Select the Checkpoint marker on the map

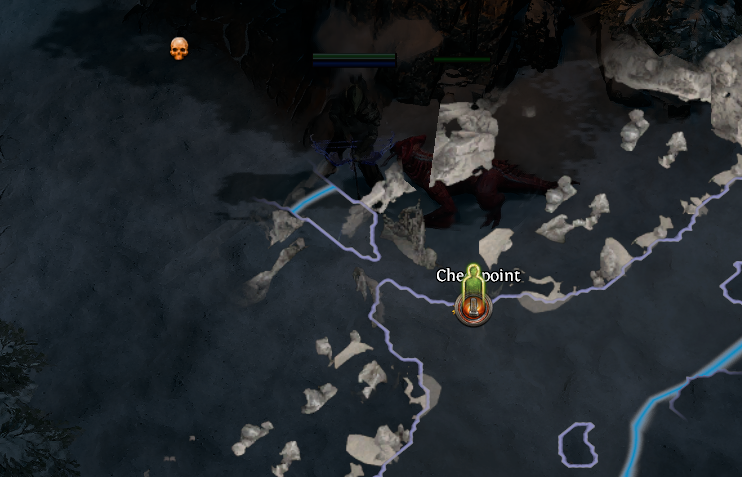[x=473, y=309]
